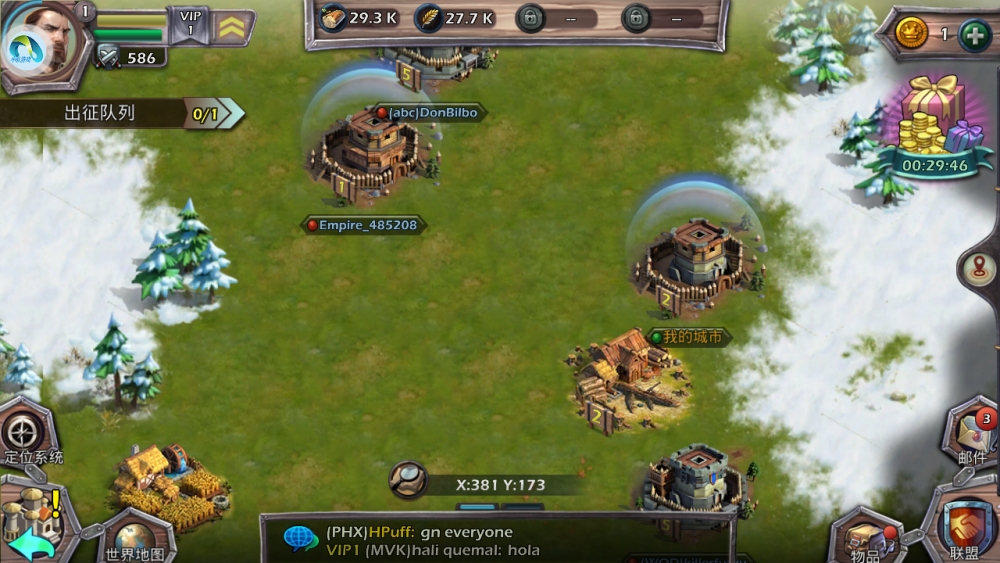Click the wood resource counter
1000x563 pixels.
click(x=359, y=18)
